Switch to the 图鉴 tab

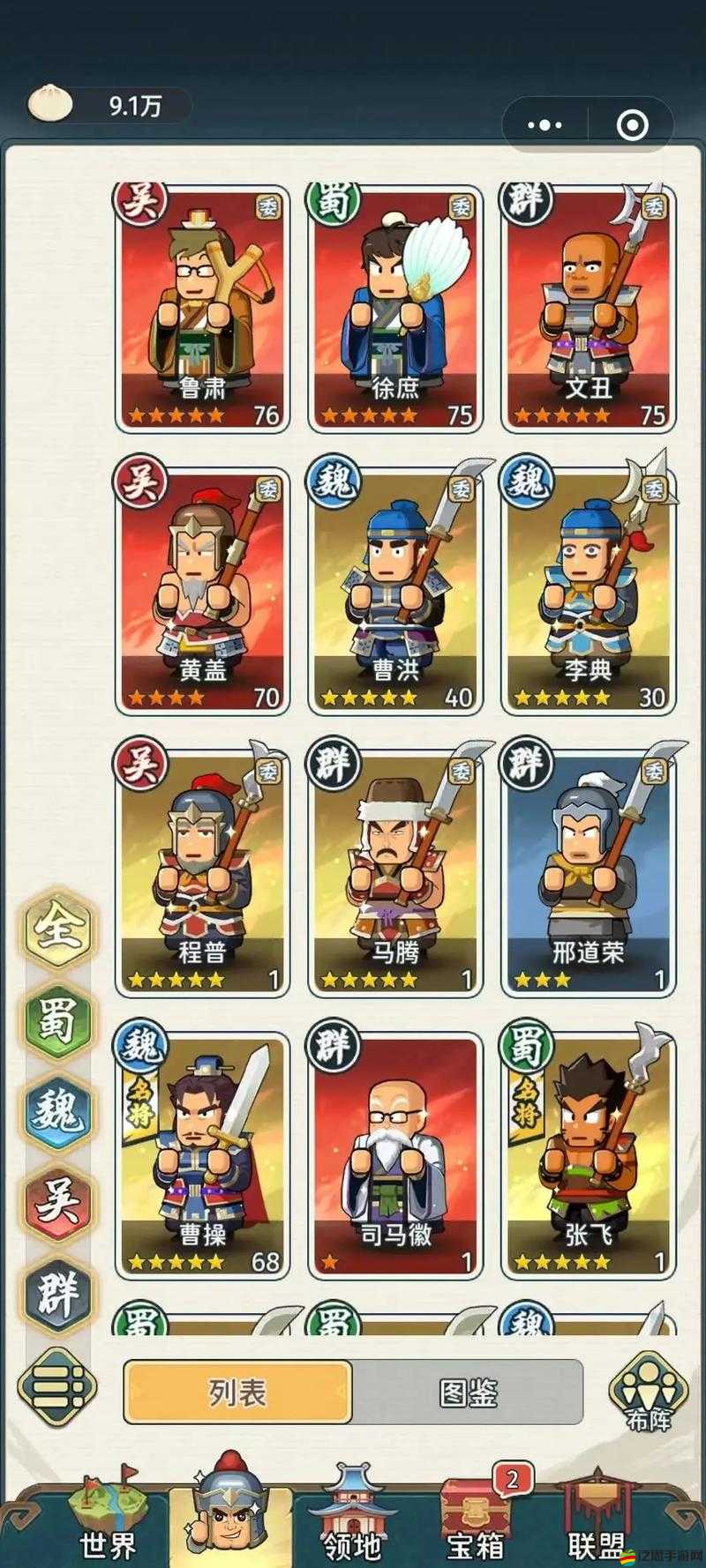(468, 1393)
